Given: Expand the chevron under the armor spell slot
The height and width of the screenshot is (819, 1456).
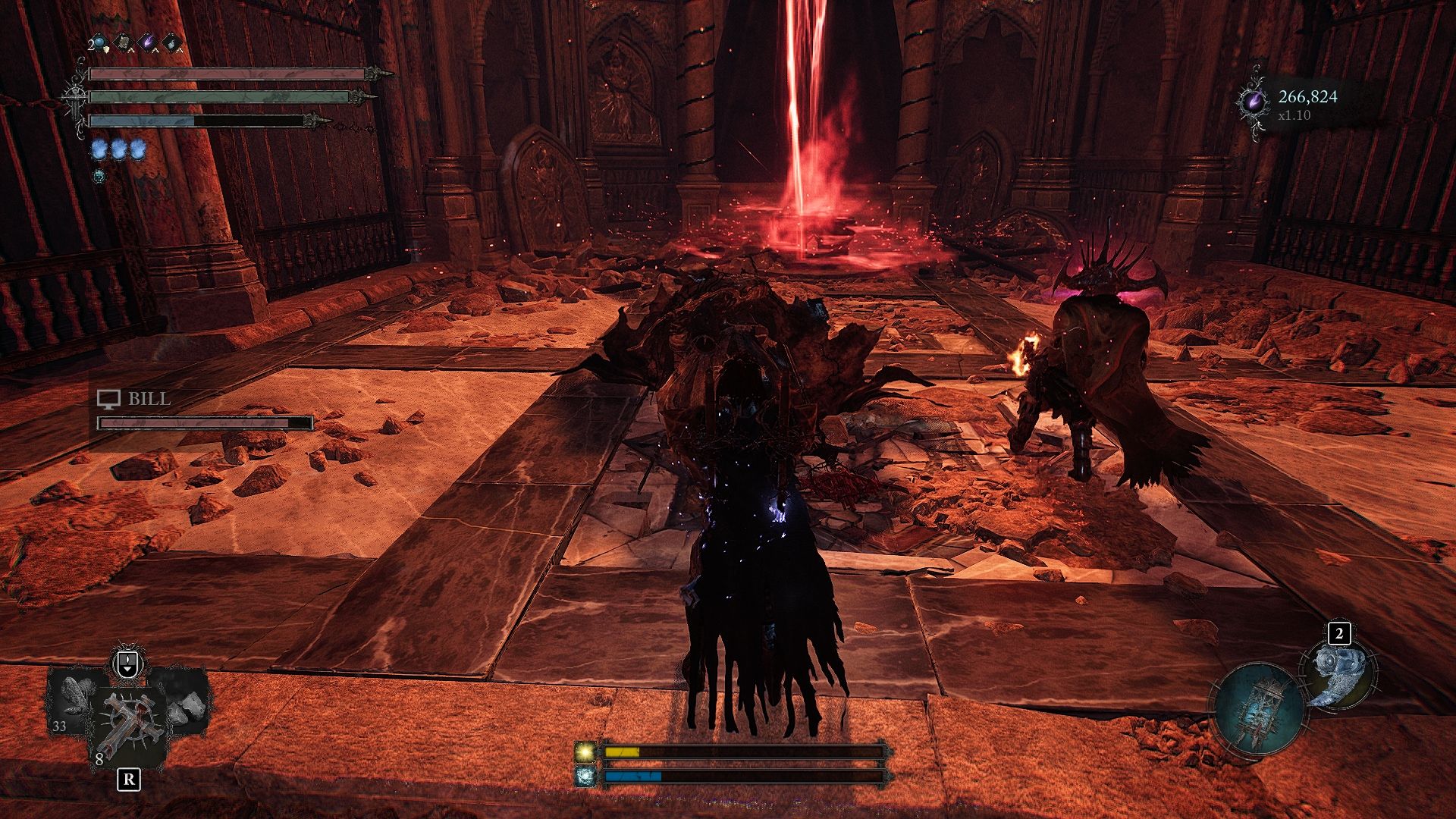Looking at the screenshot, I should [x=130, y=51].
